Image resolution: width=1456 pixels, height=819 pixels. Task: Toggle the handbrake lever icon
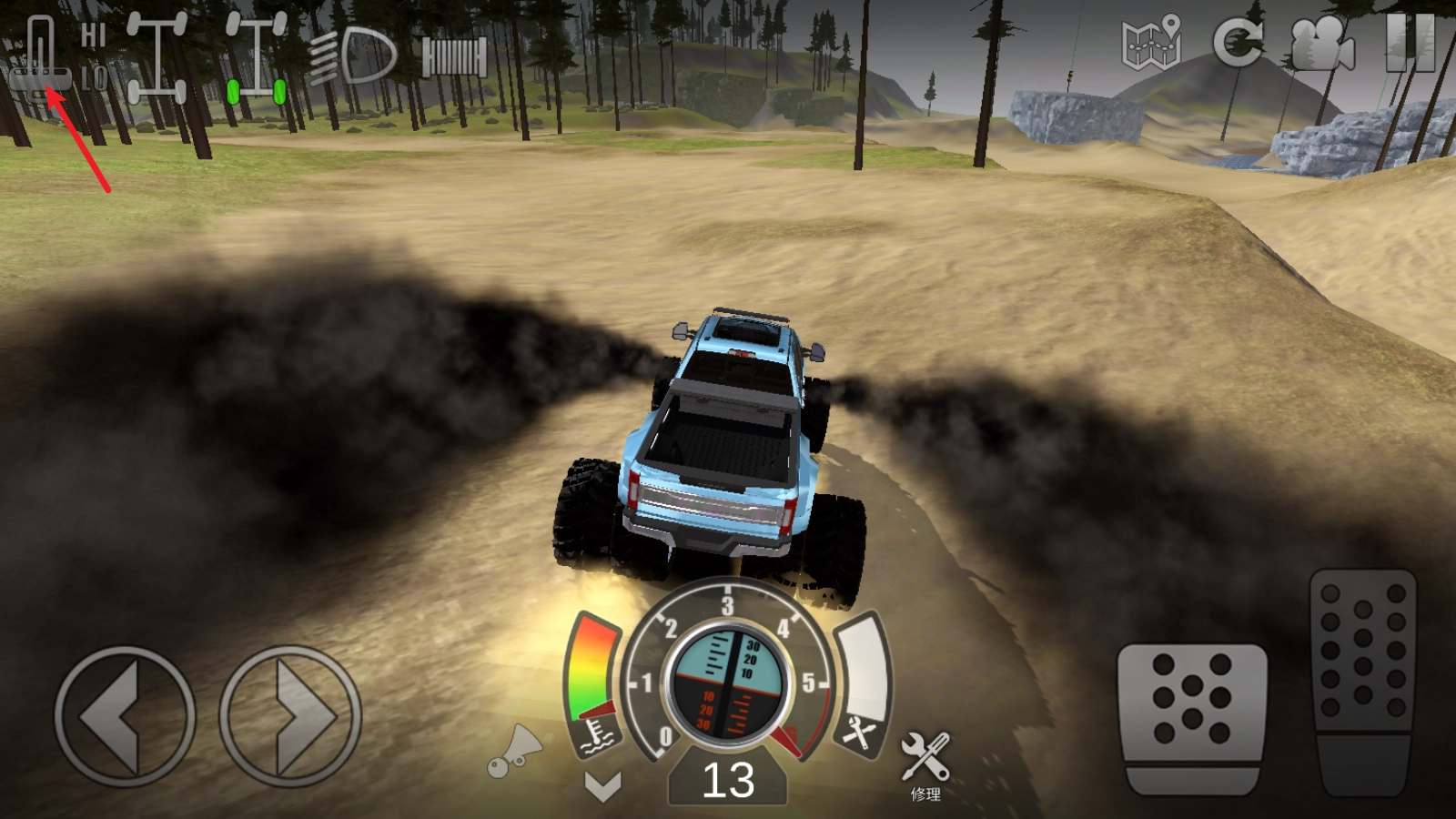pyautogui.click(x=40, y=56)
